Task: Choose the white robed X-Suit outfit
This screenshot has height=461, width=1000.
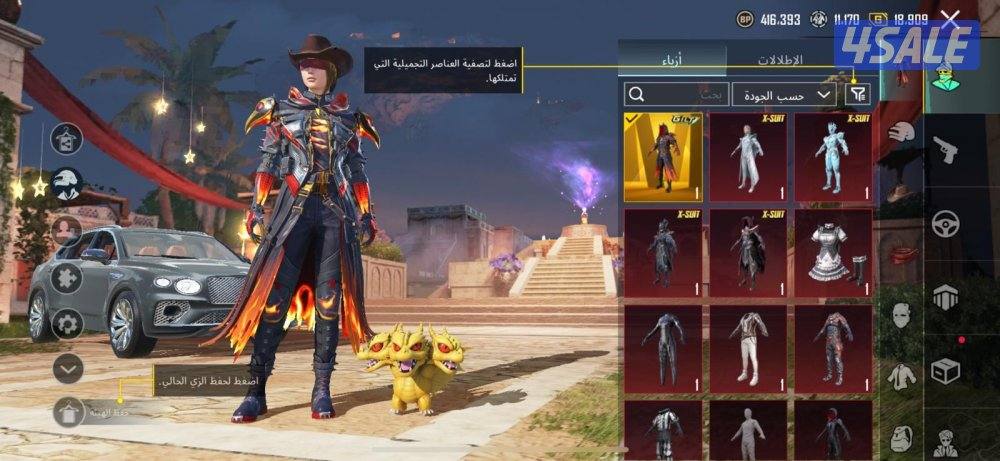Action: [748, 156]
